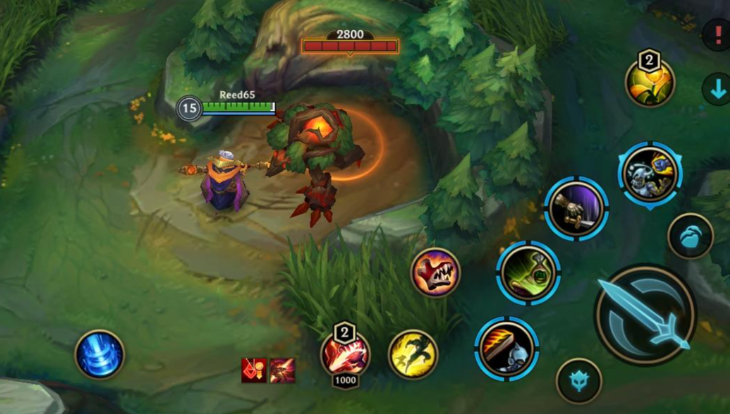Select the minion targeting button
Image resolution: width=730 pixels, height=414 pixels.
[690, 236]
